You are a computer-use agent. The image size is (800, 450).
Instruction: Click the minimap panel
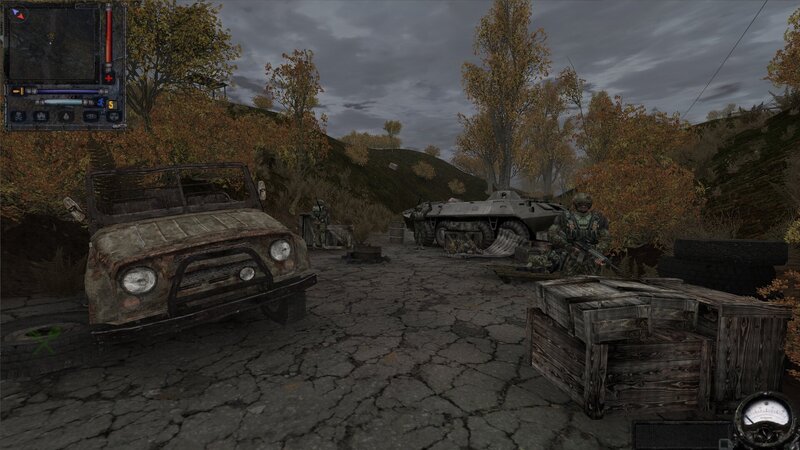coord(53,45)
